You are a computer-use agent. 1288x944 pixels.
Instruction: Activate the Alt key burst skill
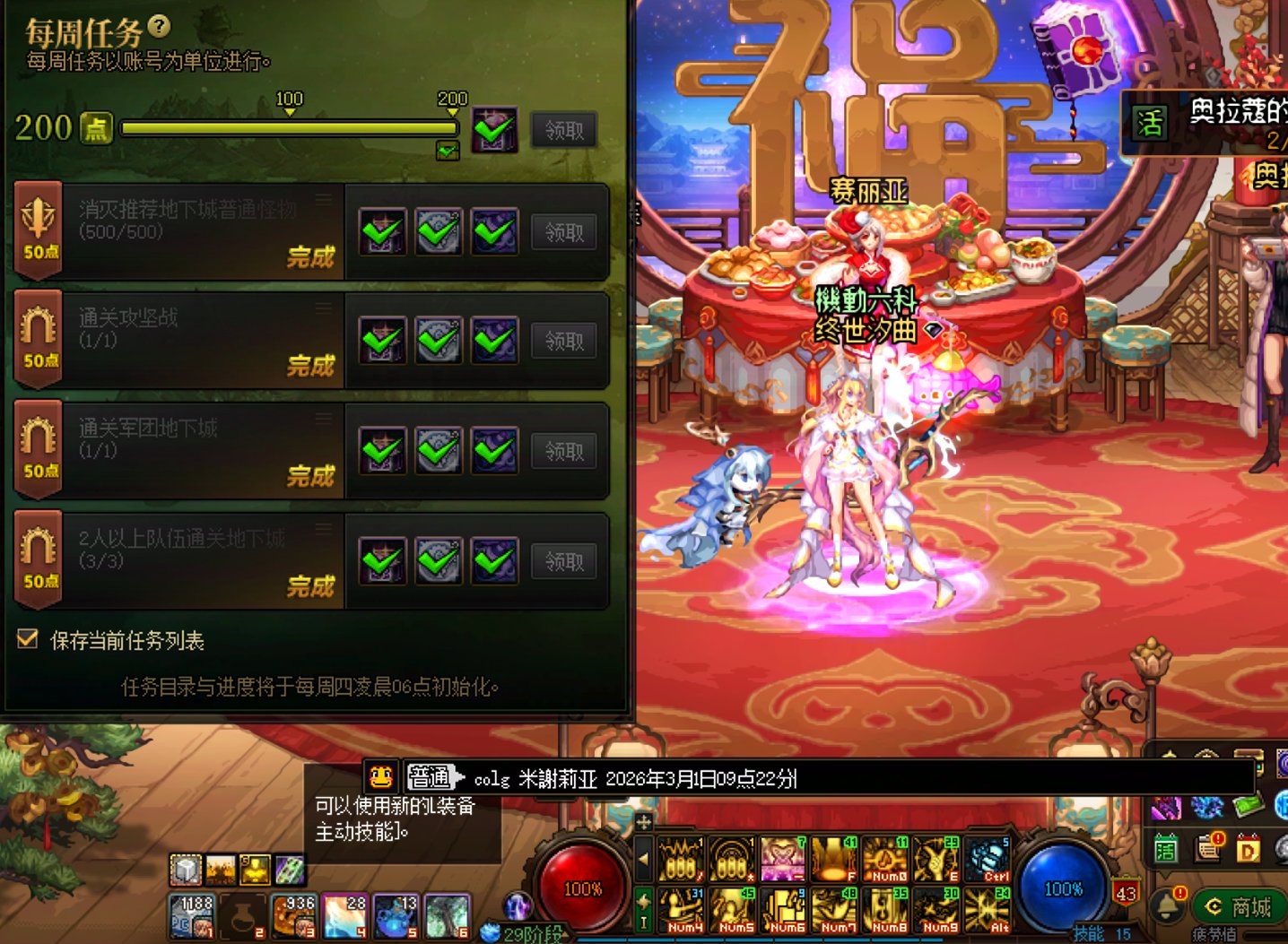coord(988,909)
